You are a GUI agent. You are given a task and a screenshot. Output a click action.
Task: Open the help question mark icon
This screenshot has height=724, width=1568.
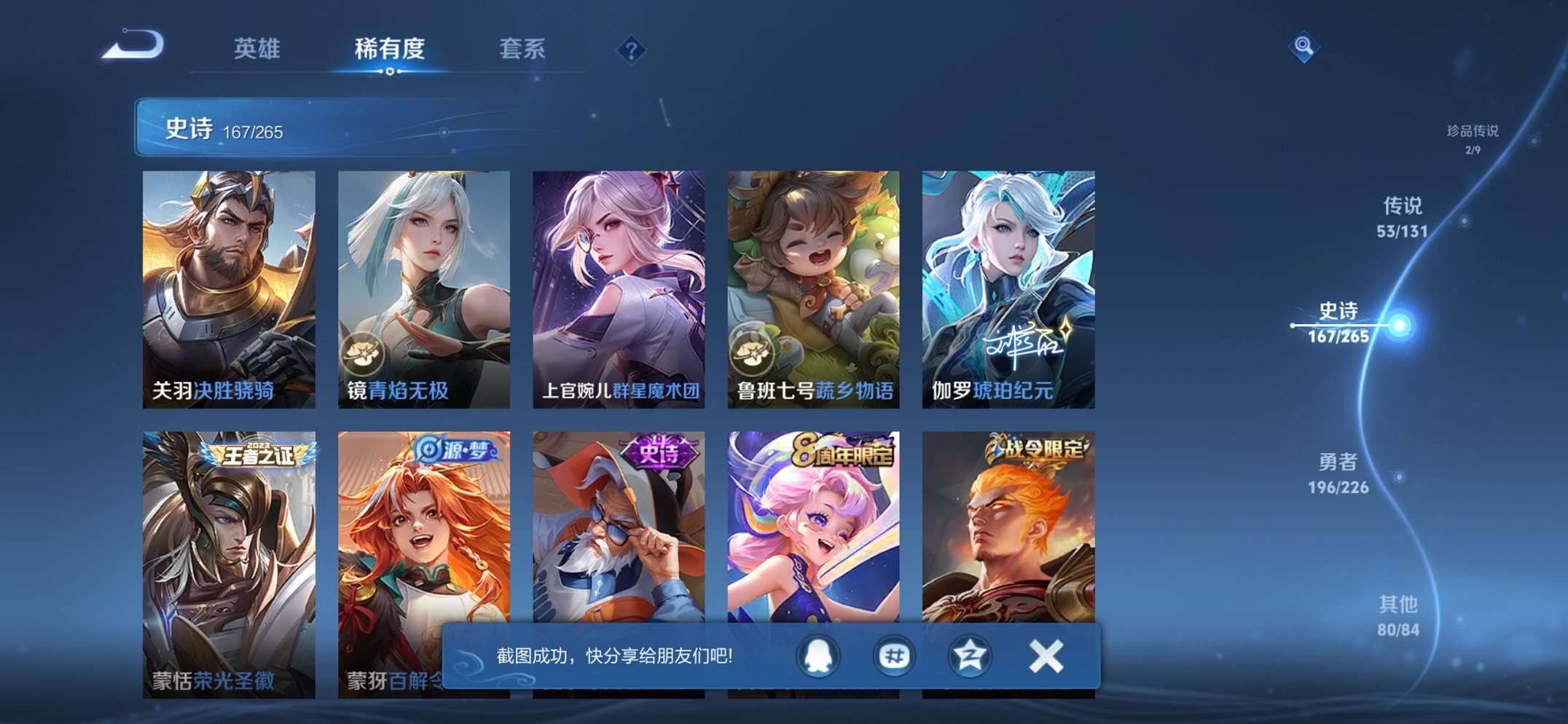pos(631,50)
